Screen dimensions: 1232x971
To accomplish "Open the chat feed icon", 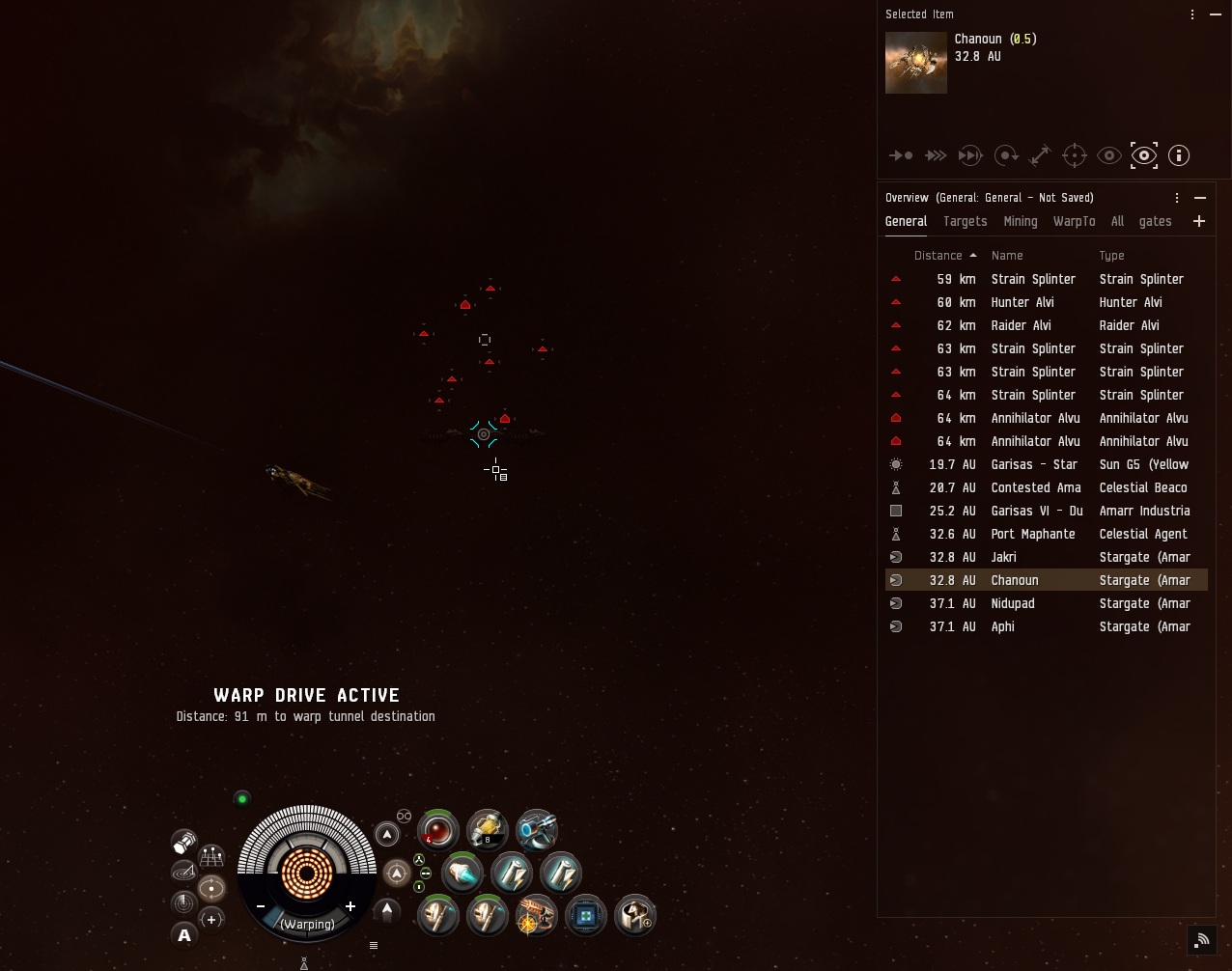I will click(x=1202, y=938).
